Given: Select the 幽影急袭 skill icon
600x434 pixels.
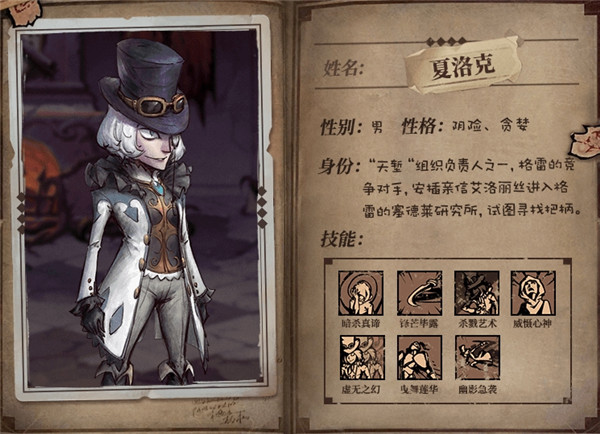Looking at the screenshot, I should coord(476,356).
